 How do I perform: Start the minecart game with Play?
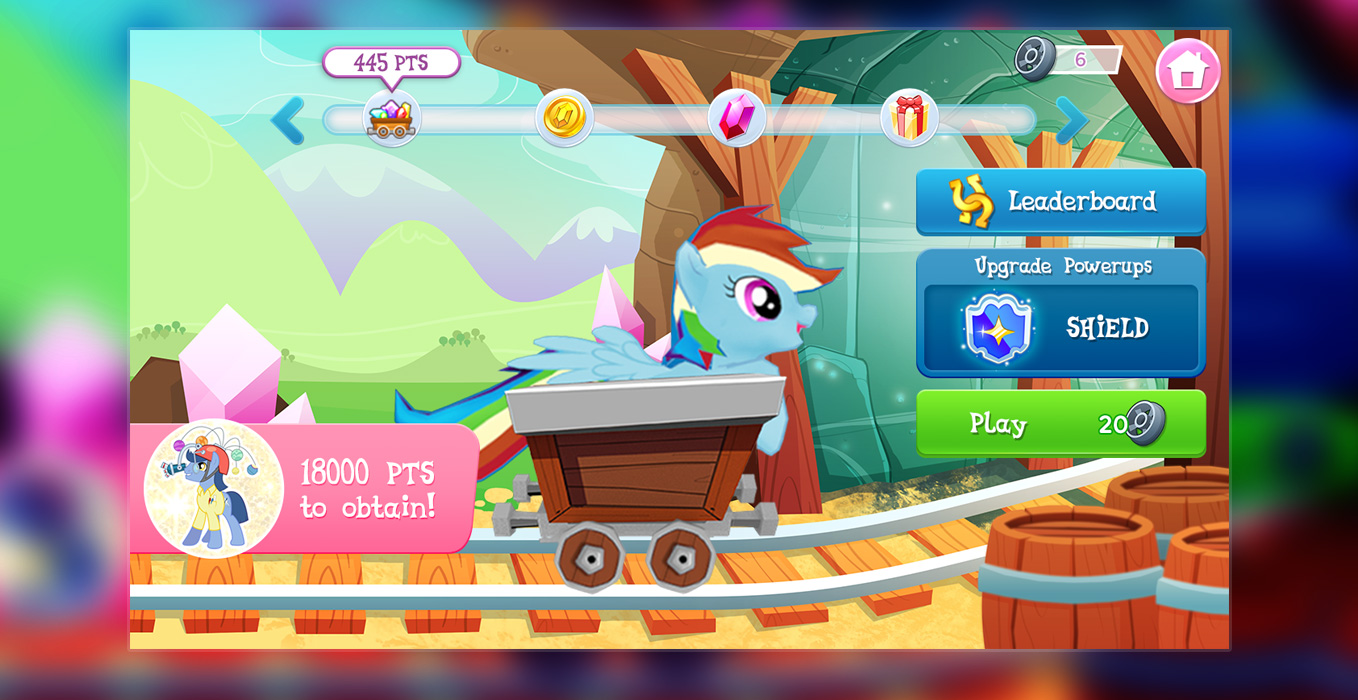(1060, 423)
